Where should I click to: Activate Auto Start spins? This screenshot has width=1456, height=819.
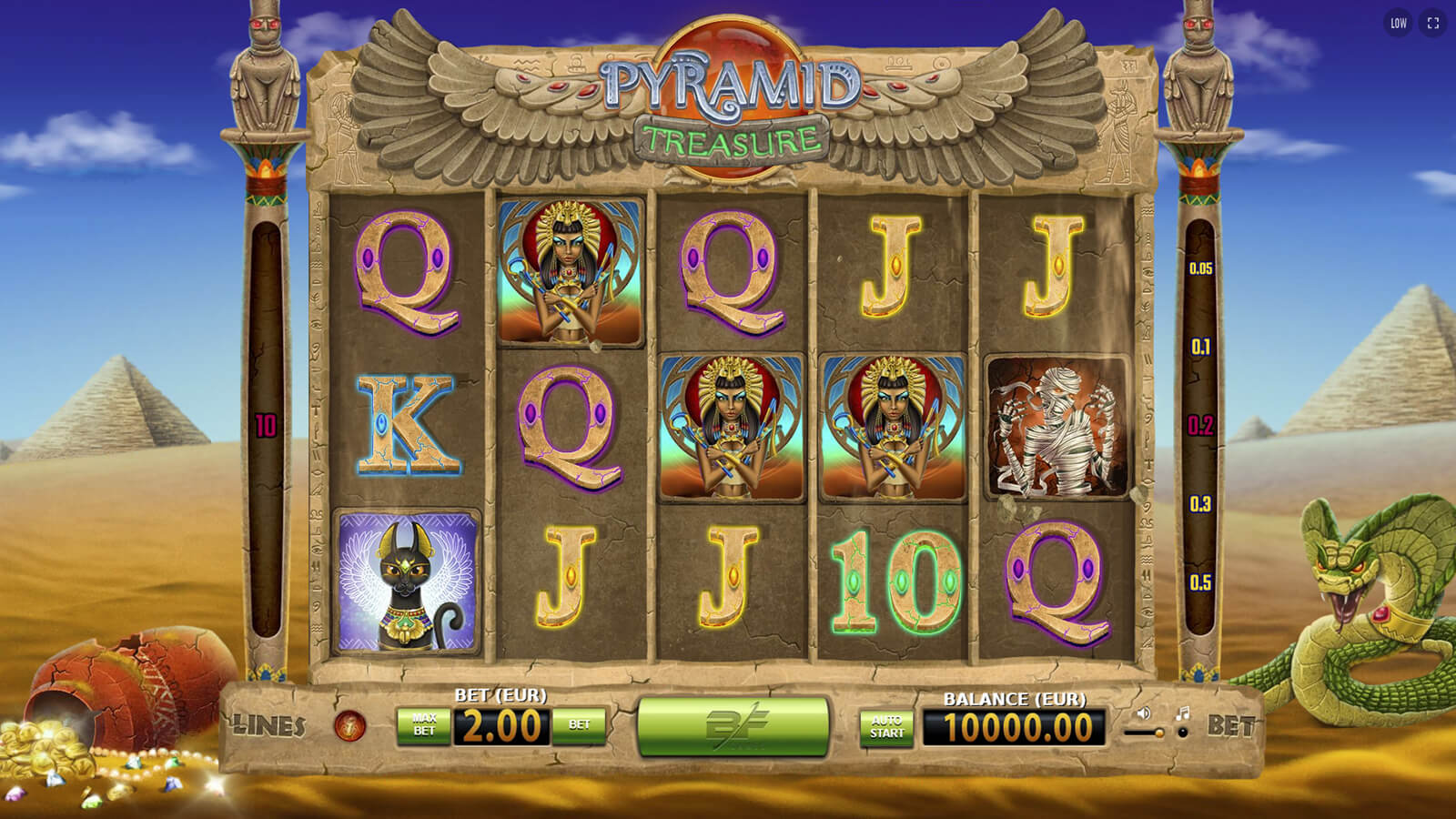pyautogui.click(x=886, y=727)
